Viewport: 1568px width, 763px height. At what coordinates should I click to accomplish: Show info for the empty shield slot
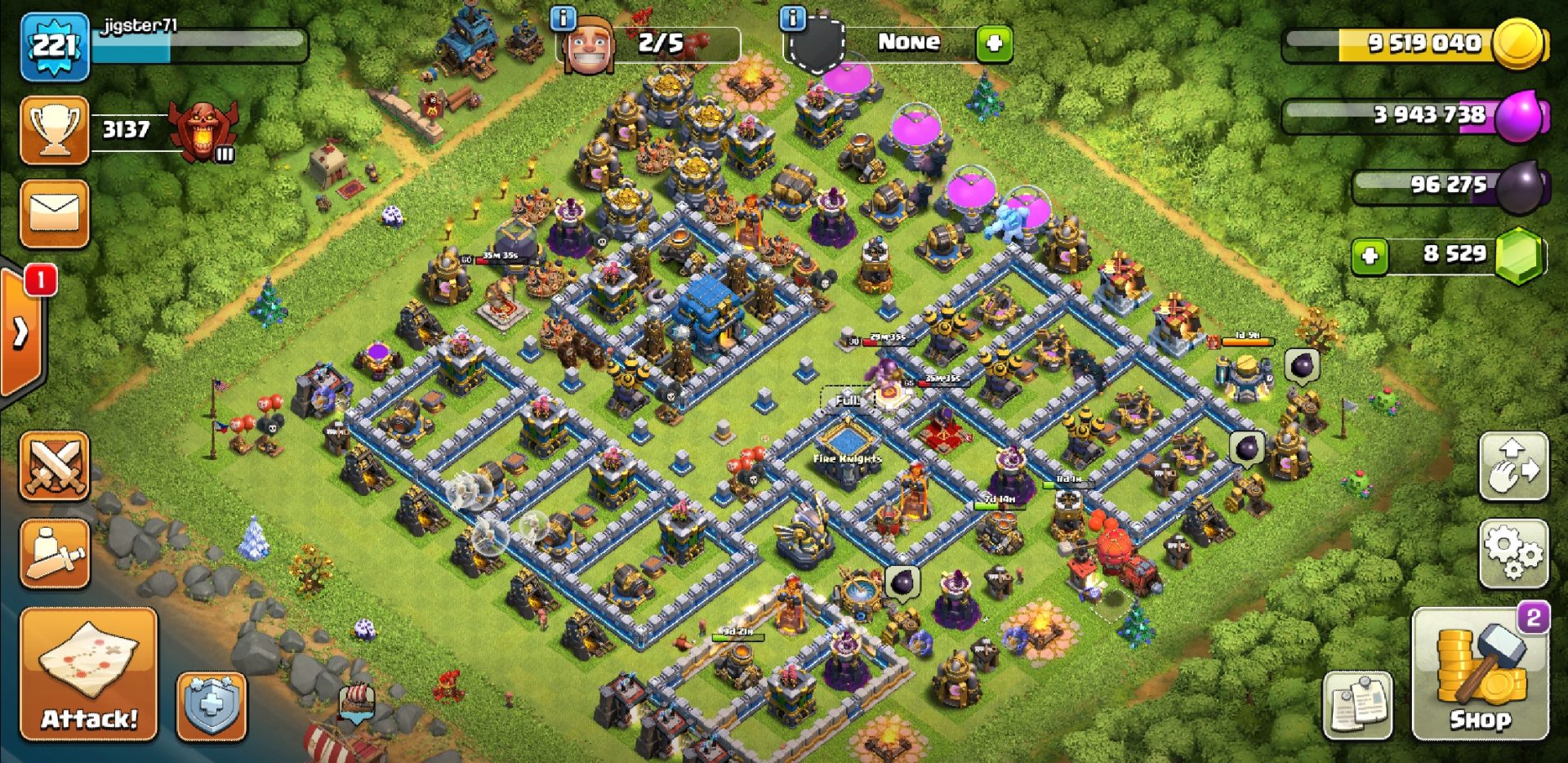click(792, 18)
